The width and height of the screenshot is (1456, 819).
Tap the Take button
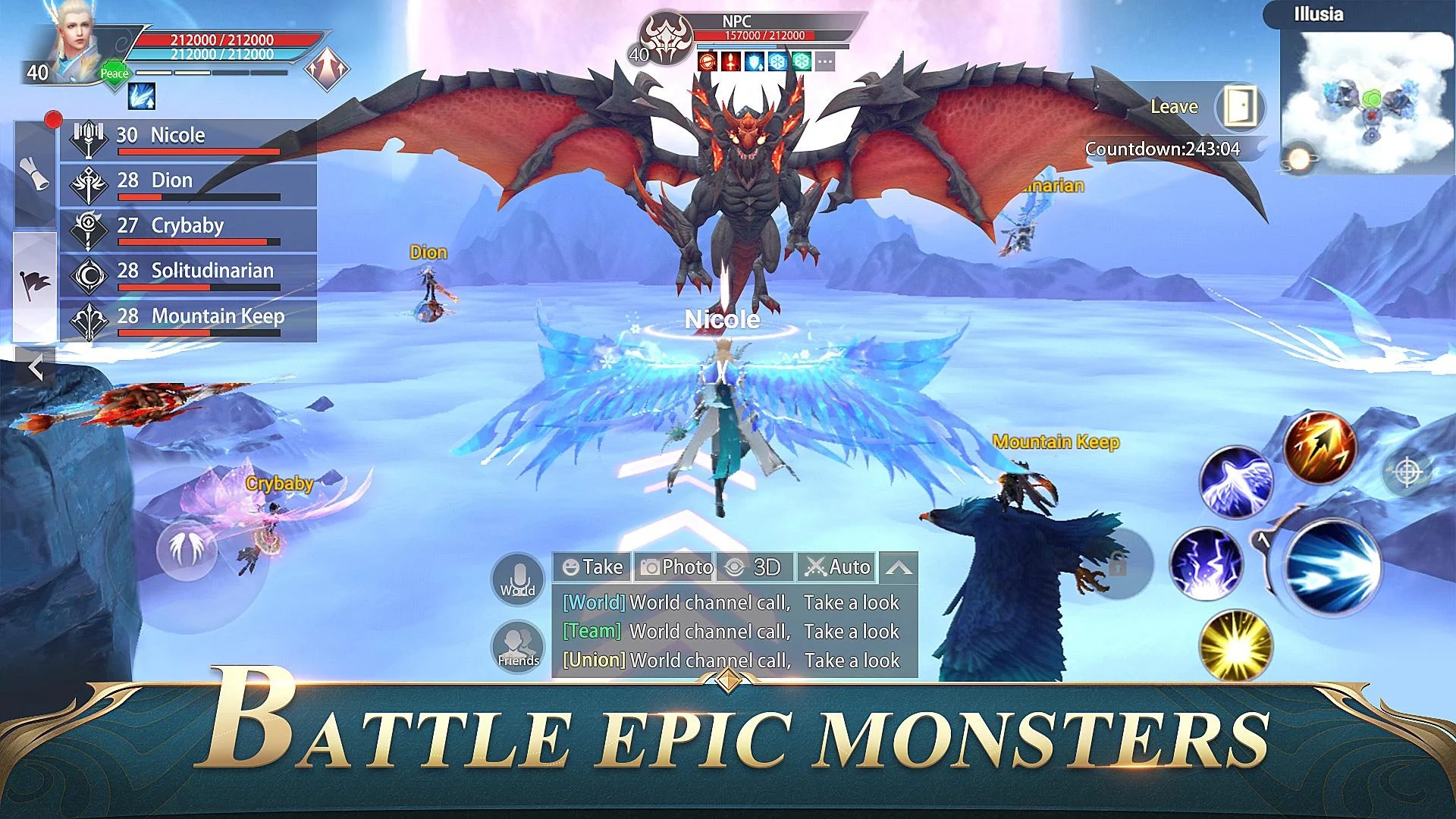coord(593,567)
